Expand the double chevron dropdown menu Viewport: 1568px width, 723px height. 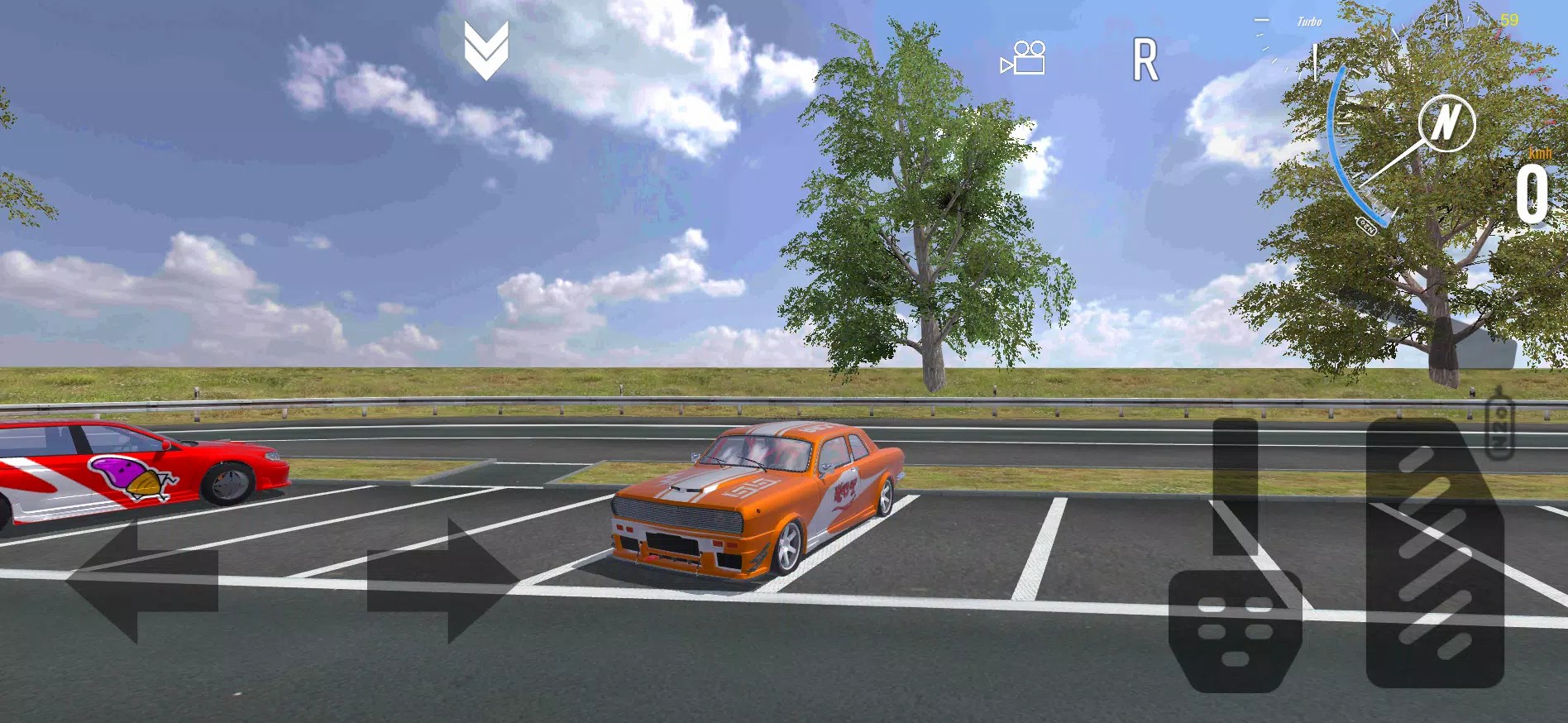tap(486, 50)
